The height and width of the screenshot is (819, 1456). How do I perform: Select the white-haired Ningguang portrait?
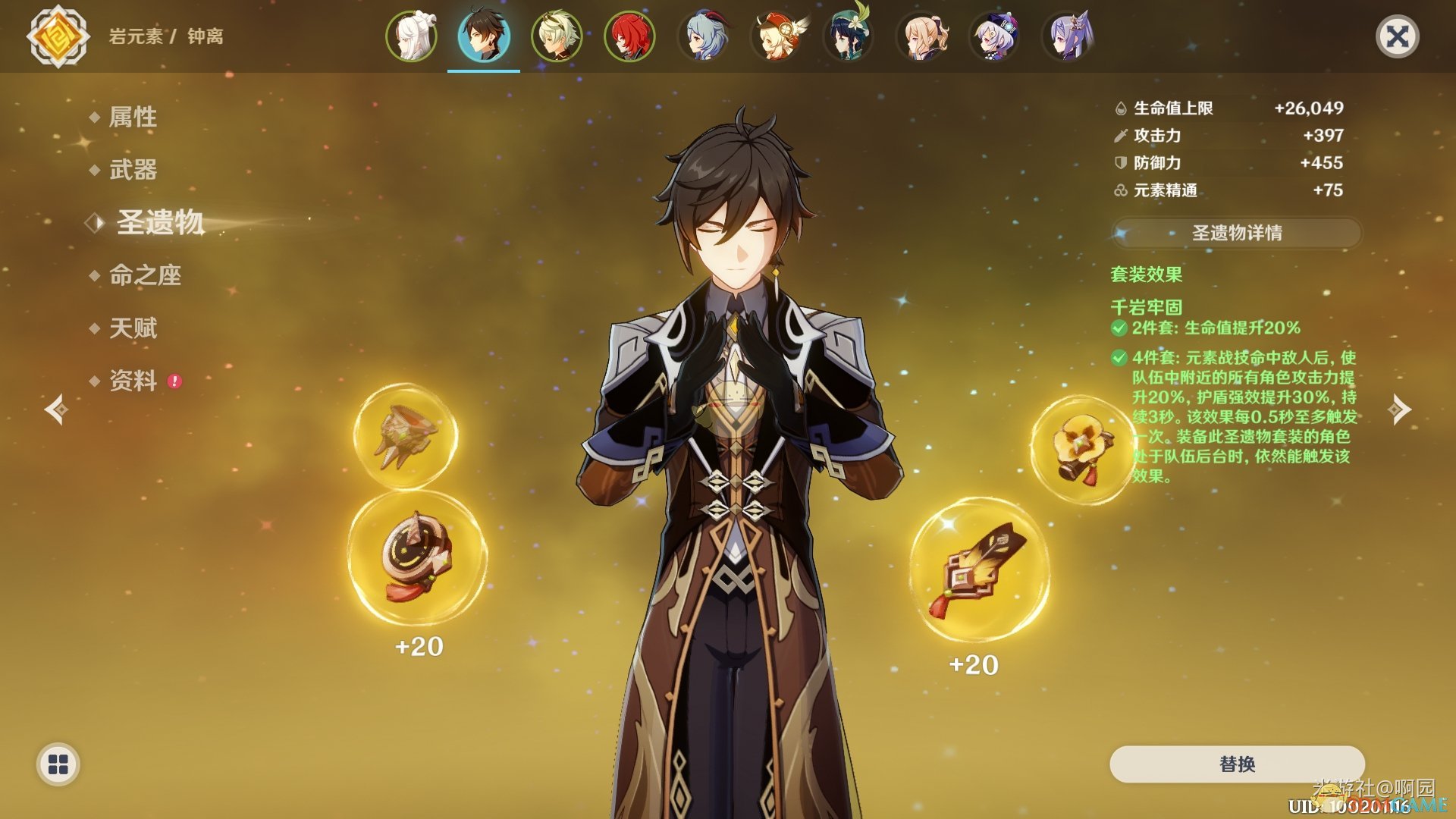412,36
